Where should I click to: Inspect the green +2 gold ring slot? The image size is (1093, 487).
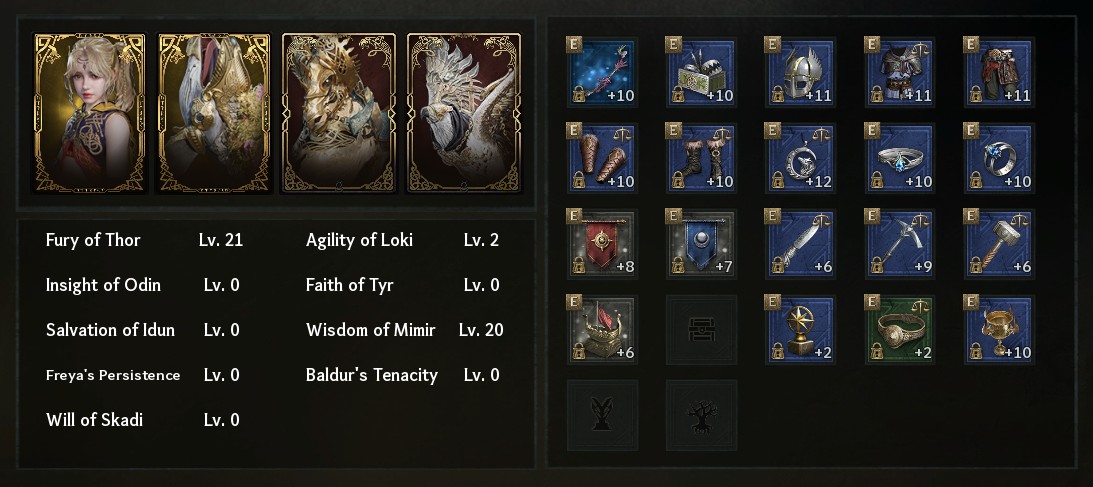(900, 330)
